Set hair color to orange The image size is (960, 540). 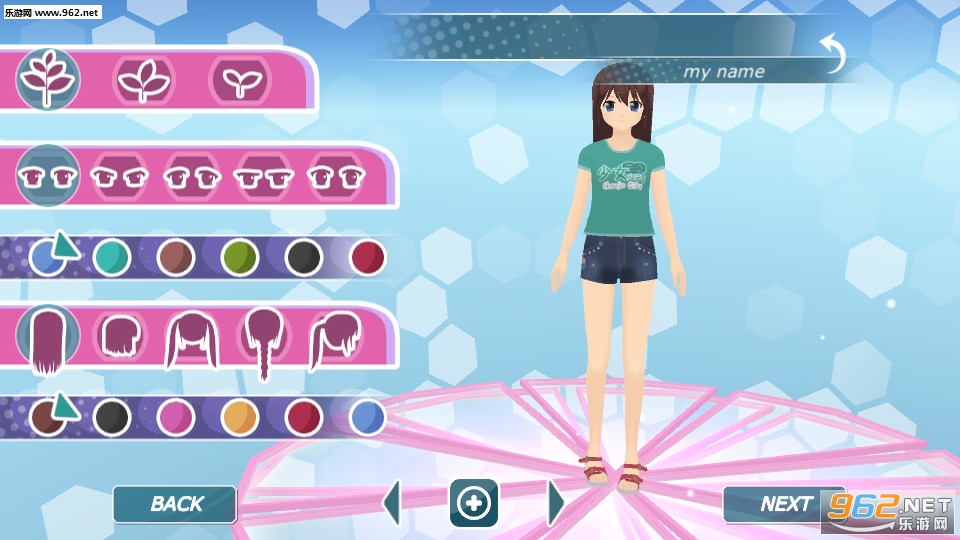tap(239, 416)
